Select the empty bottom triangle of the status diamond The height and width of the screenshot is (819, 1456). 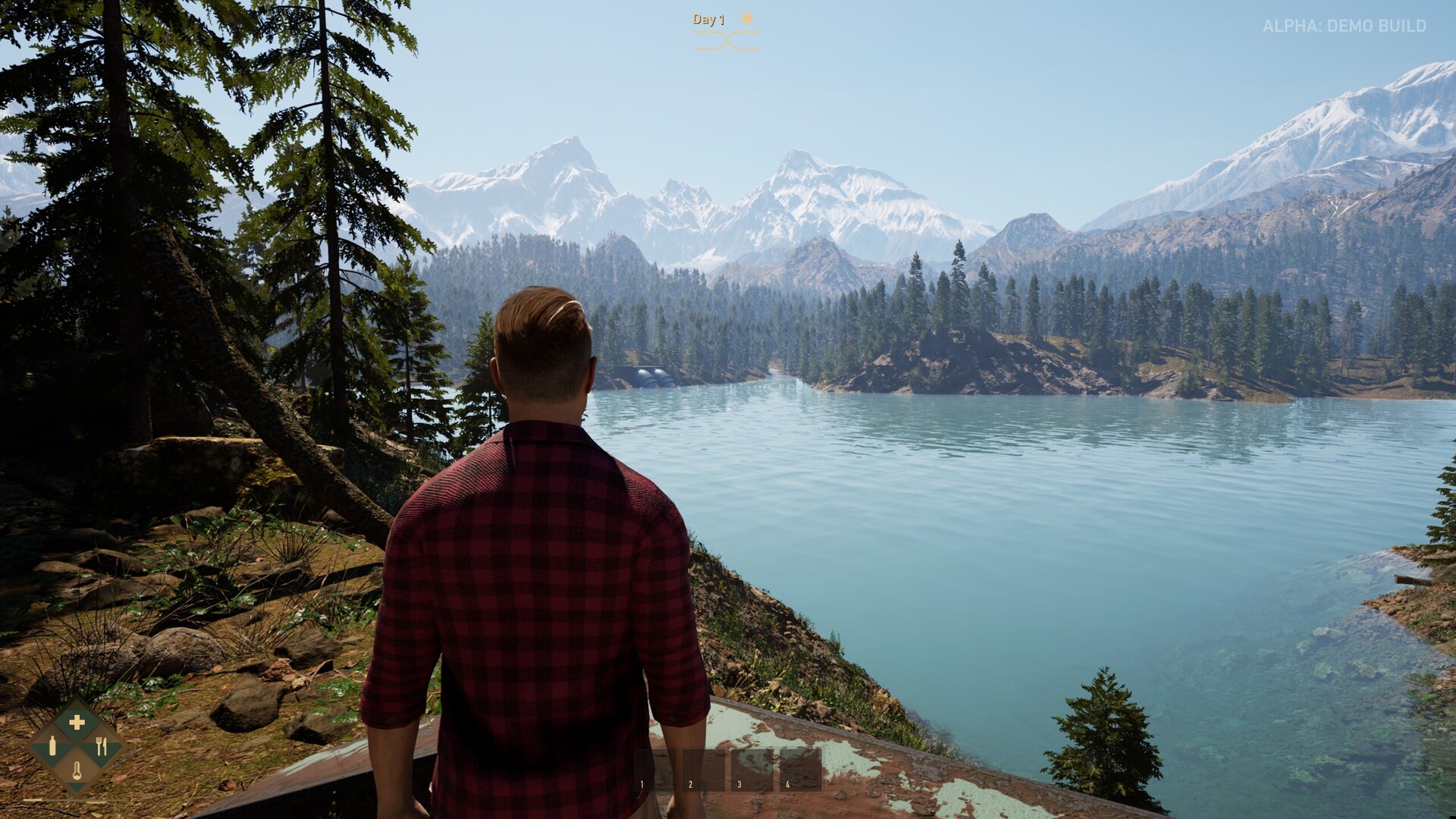(77, 787)
